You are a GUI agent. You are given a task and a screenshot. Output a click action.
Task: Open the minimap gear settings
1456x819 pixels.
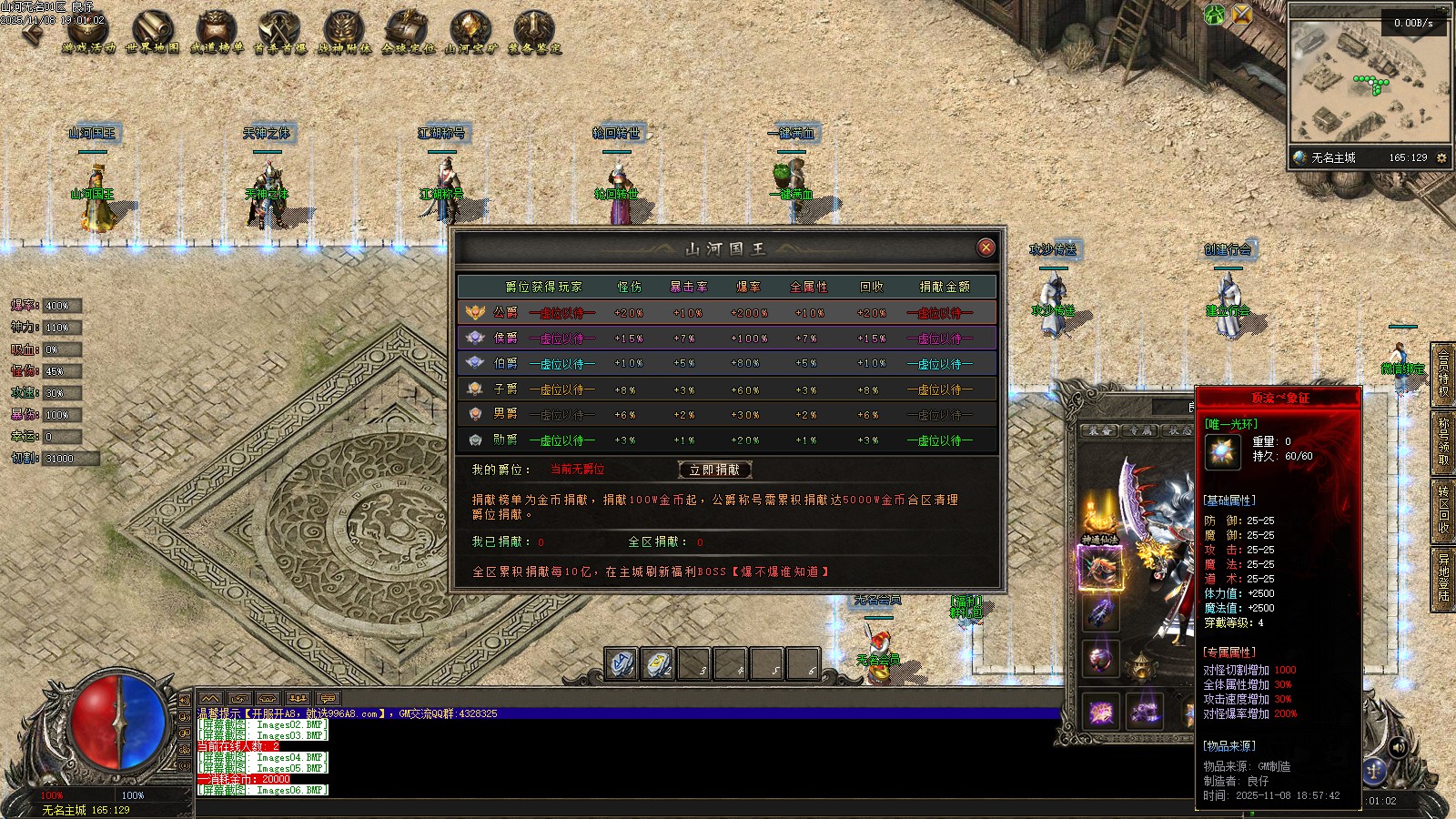point(1441,157)
